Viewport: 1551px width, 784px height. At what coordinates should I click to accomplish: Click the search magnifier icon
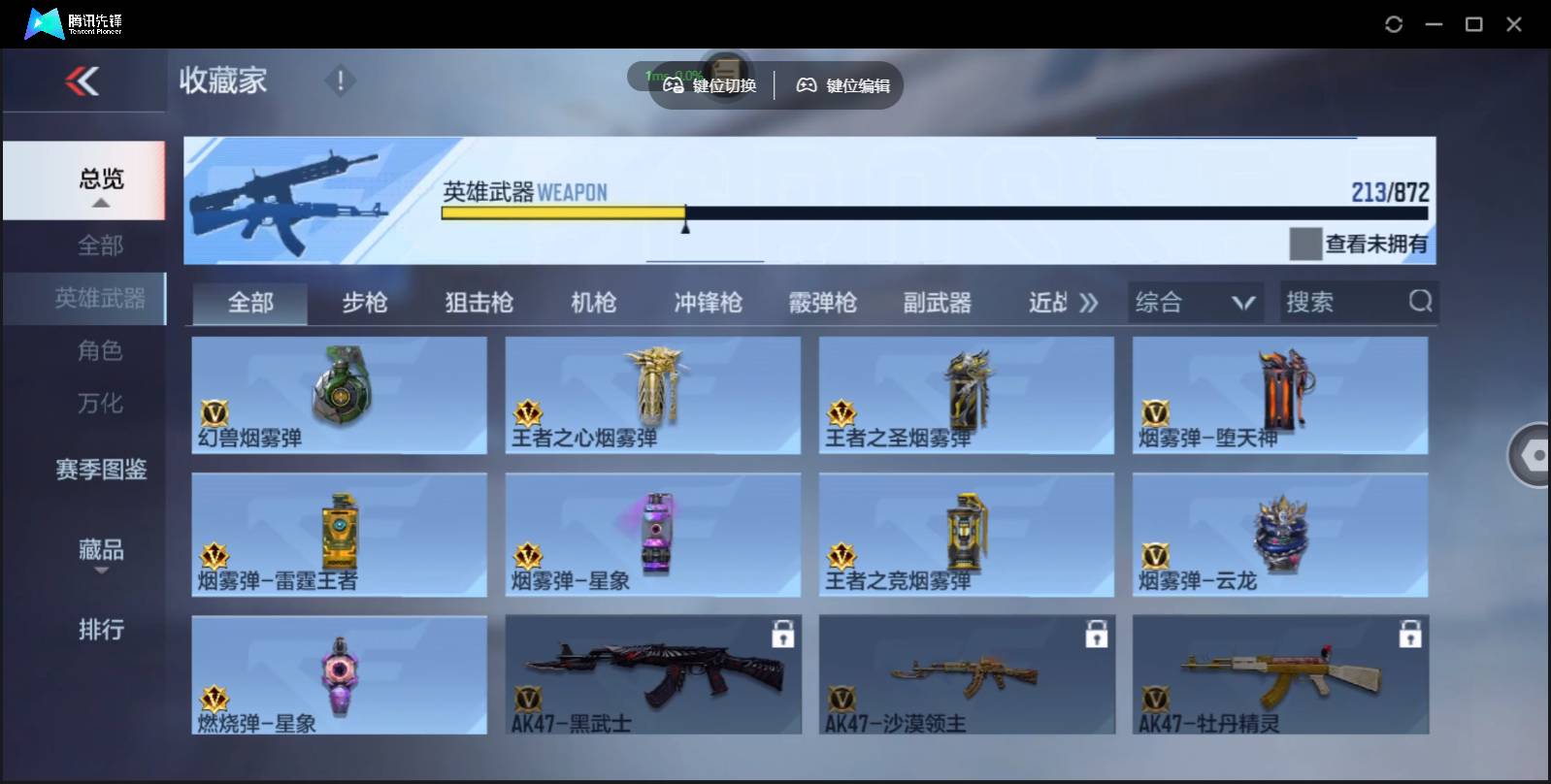click(1421, 302)
